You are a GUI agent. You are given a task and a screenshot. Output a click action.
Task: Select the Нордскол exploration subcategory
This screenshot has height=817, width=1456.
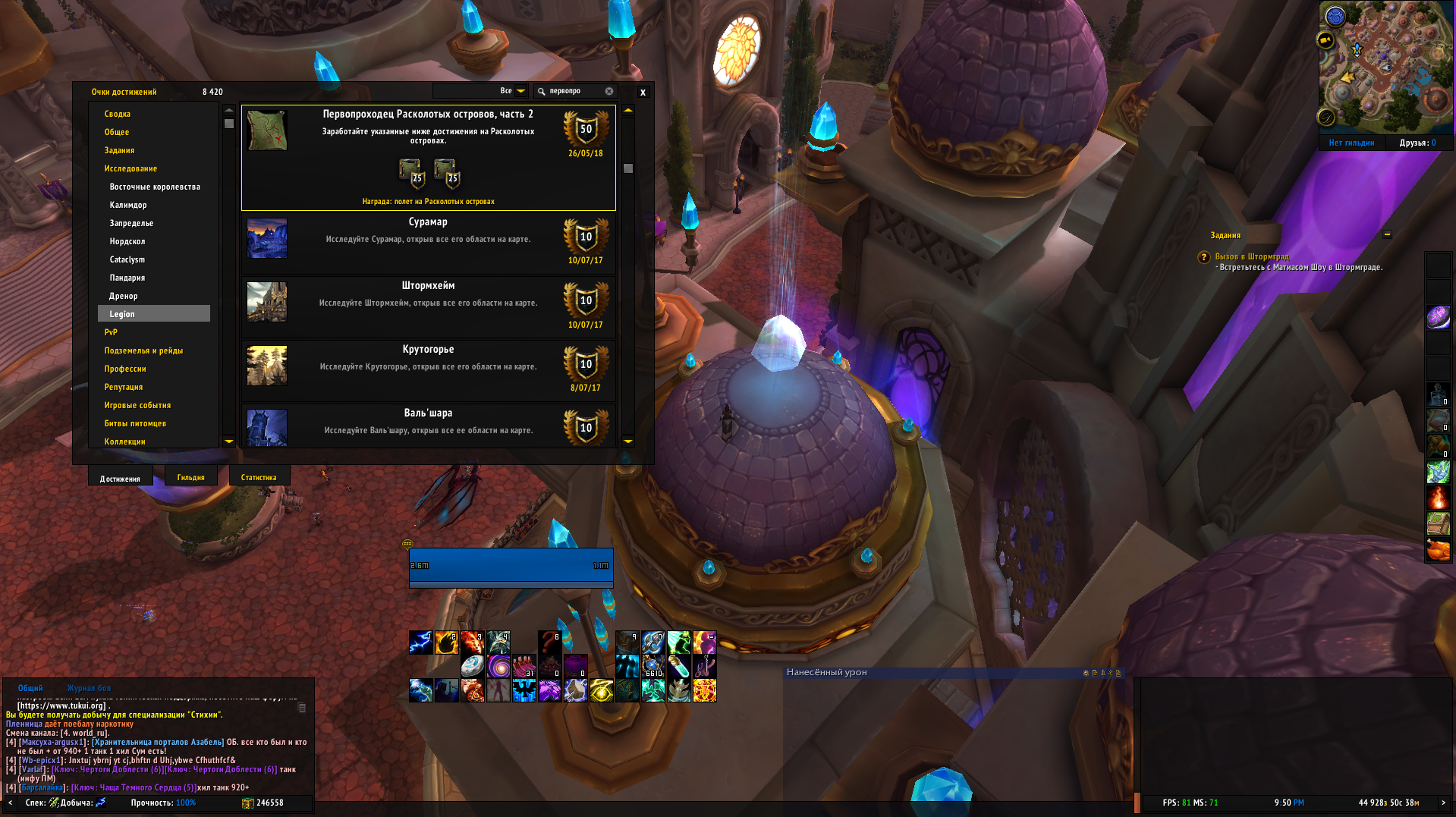click(x=127, y=241)
